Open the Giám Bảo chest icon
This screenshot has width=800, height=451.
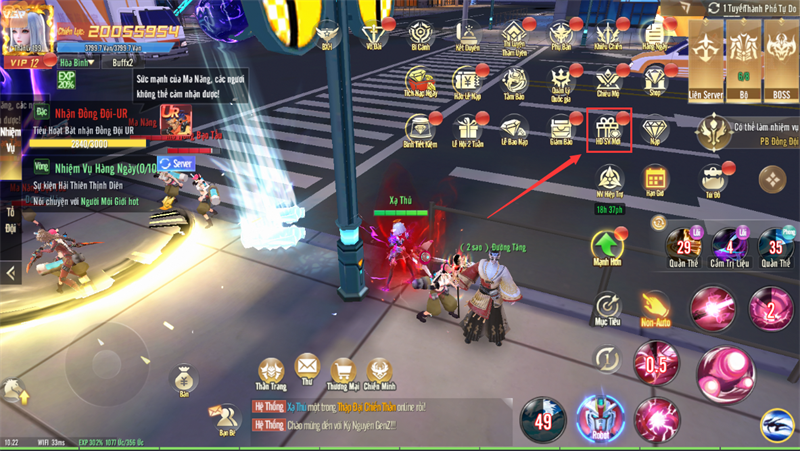click(x=562, y=129)
